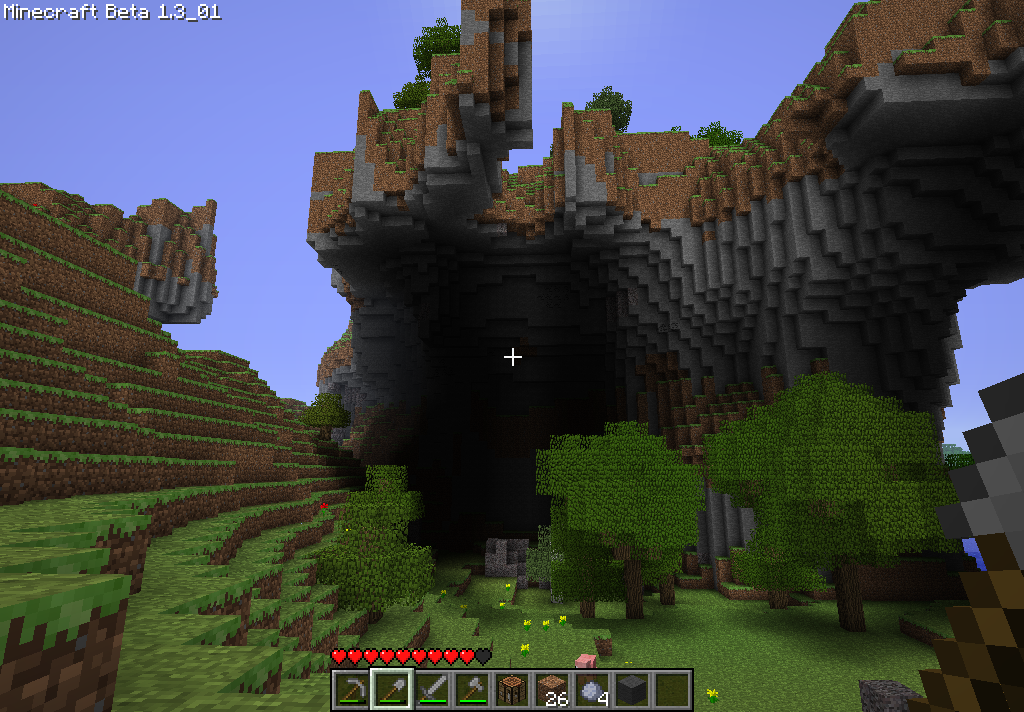Select the stone pickaxe hotbar slot
Screen dimensions: 1024x712
(351, 689)
